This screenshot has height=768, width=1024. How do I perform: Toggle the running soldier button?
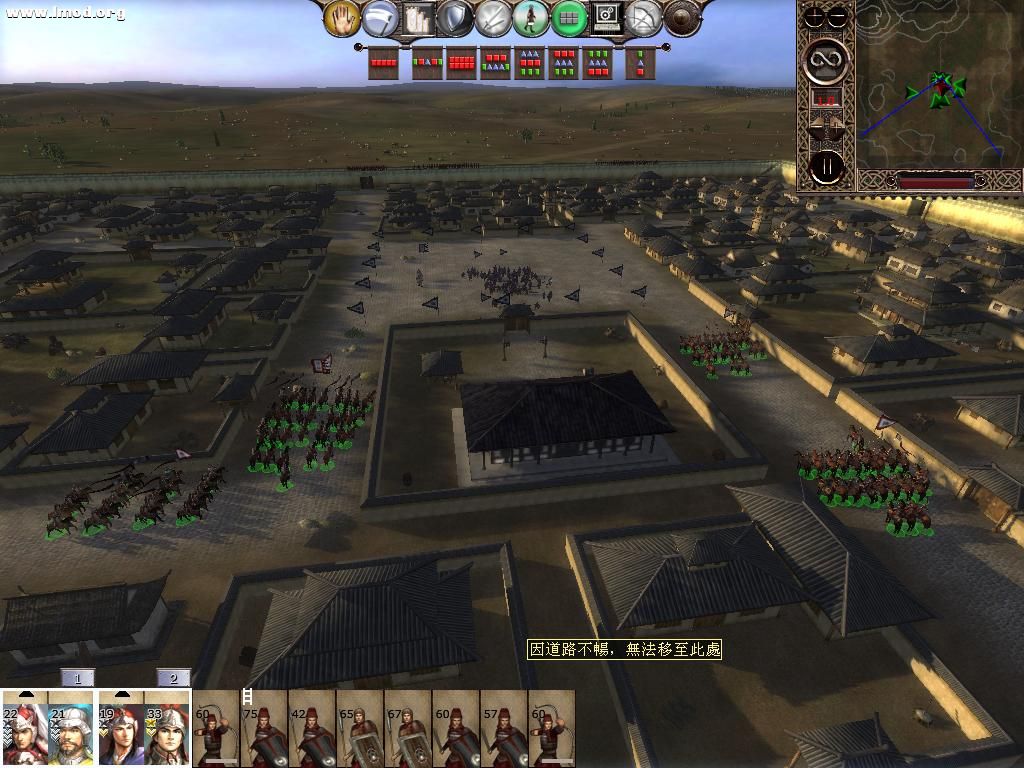pyautogui.click(x=530, y=18)
